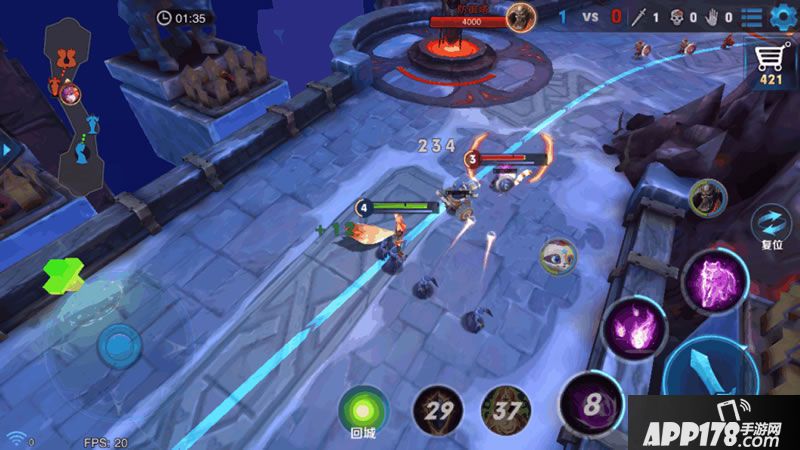Image resolution: width=800 pixels, height=450 pixels.
Task: Target the enemy hero portrait above 复位
Action: tap(707, 197)
